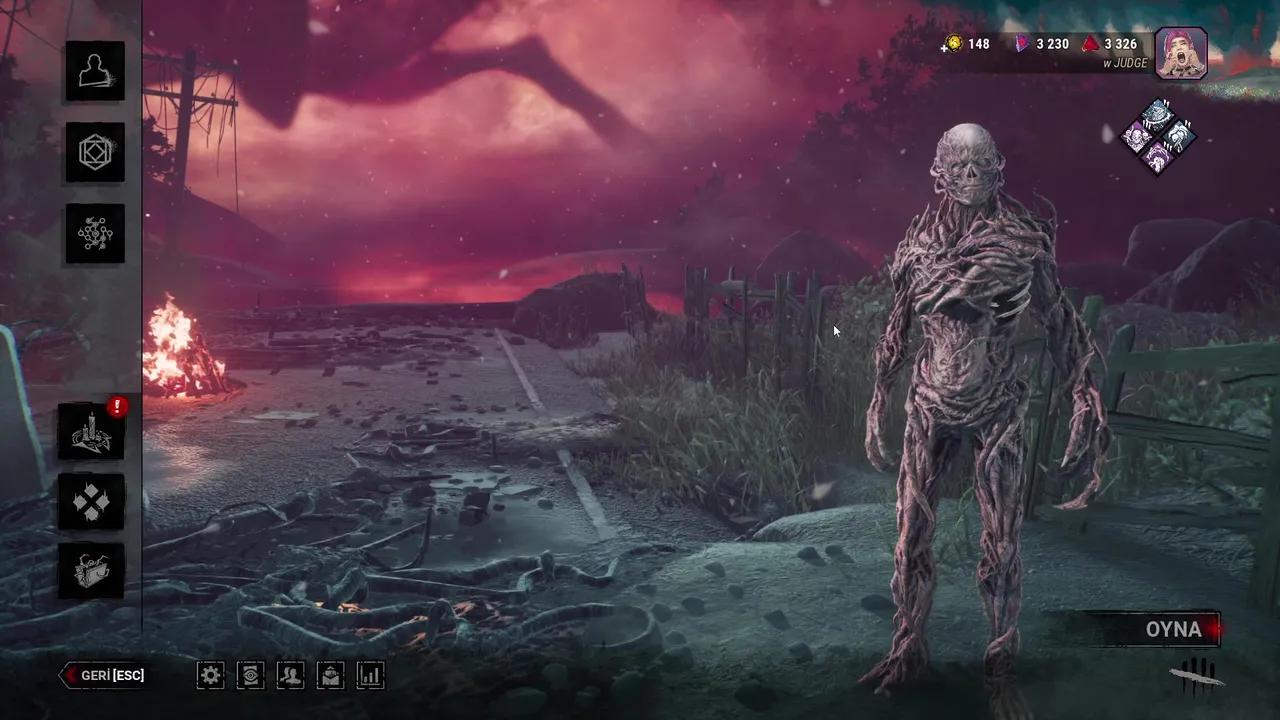Image resolution: width=1280 pixels, height=720 pixels.
Task: Open the Settings gear icon
Action: tap(210, 675)
